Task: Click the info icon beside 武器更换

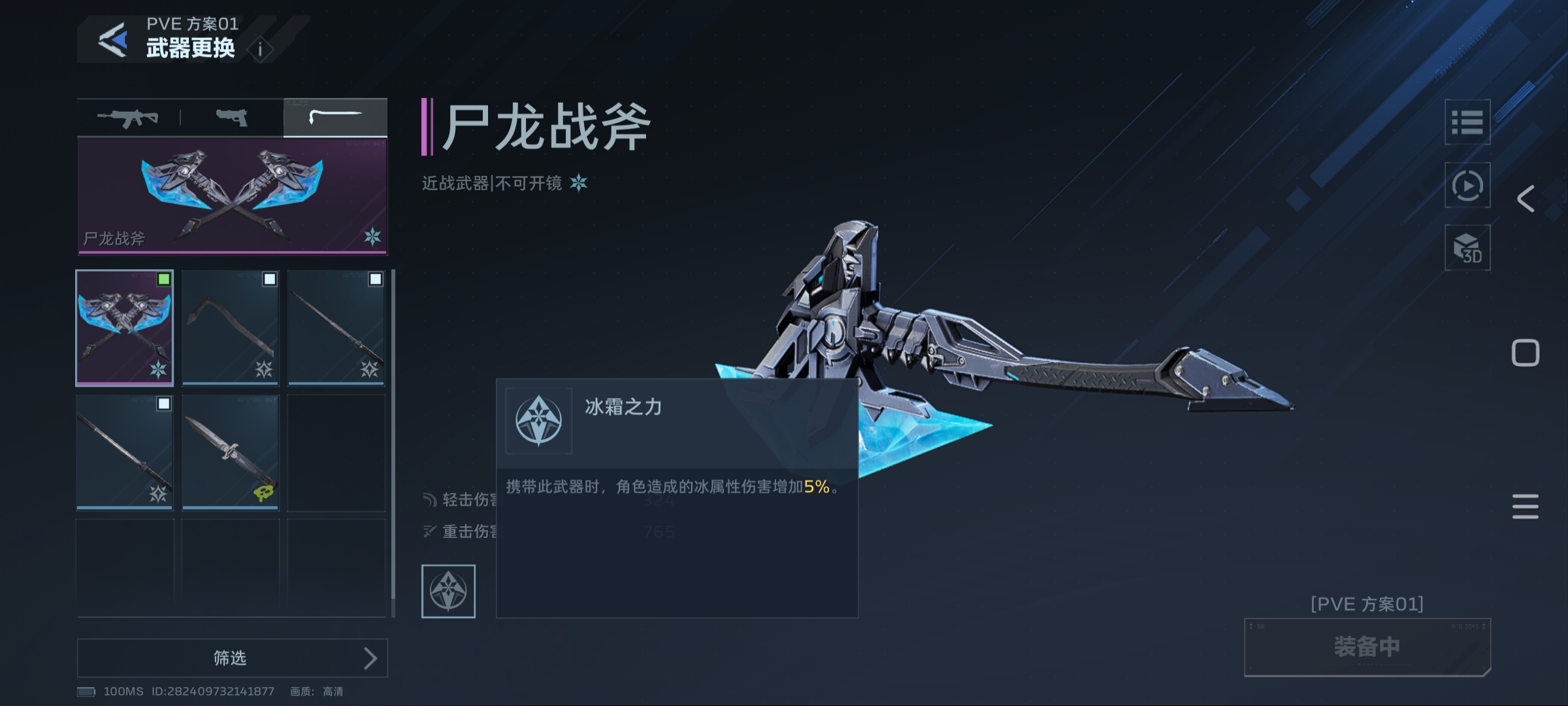Action: pyautogui.click(x=260, y=49)
